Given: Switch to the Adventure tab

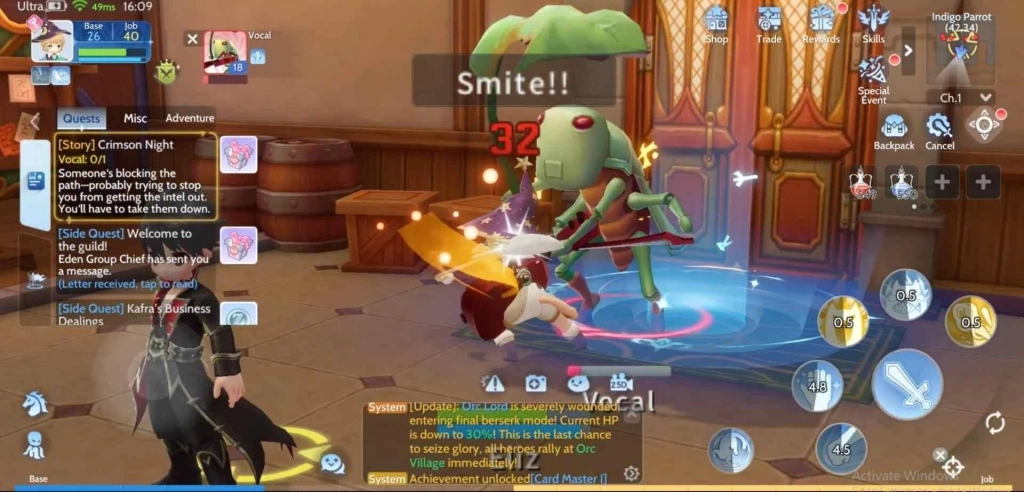Looking at the screenshot, I should [190, 118].
